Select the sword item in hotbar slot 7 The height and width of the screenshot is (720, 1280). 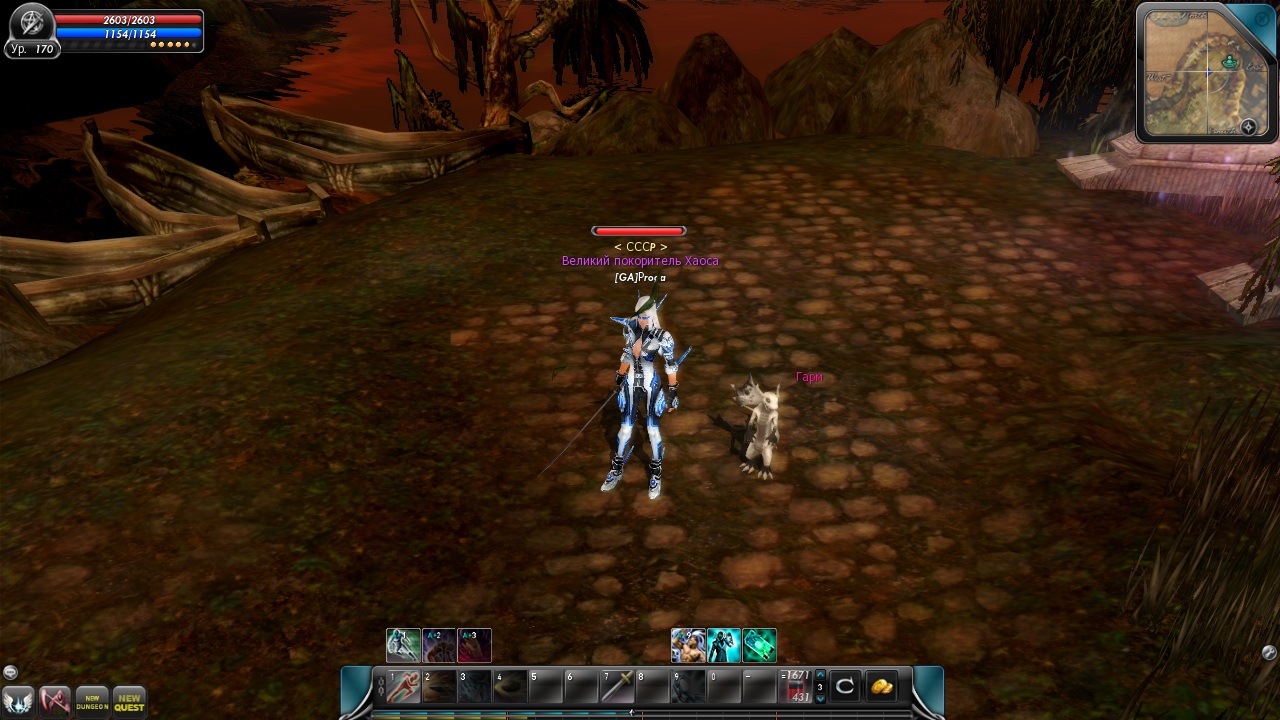tap(617, 686)
